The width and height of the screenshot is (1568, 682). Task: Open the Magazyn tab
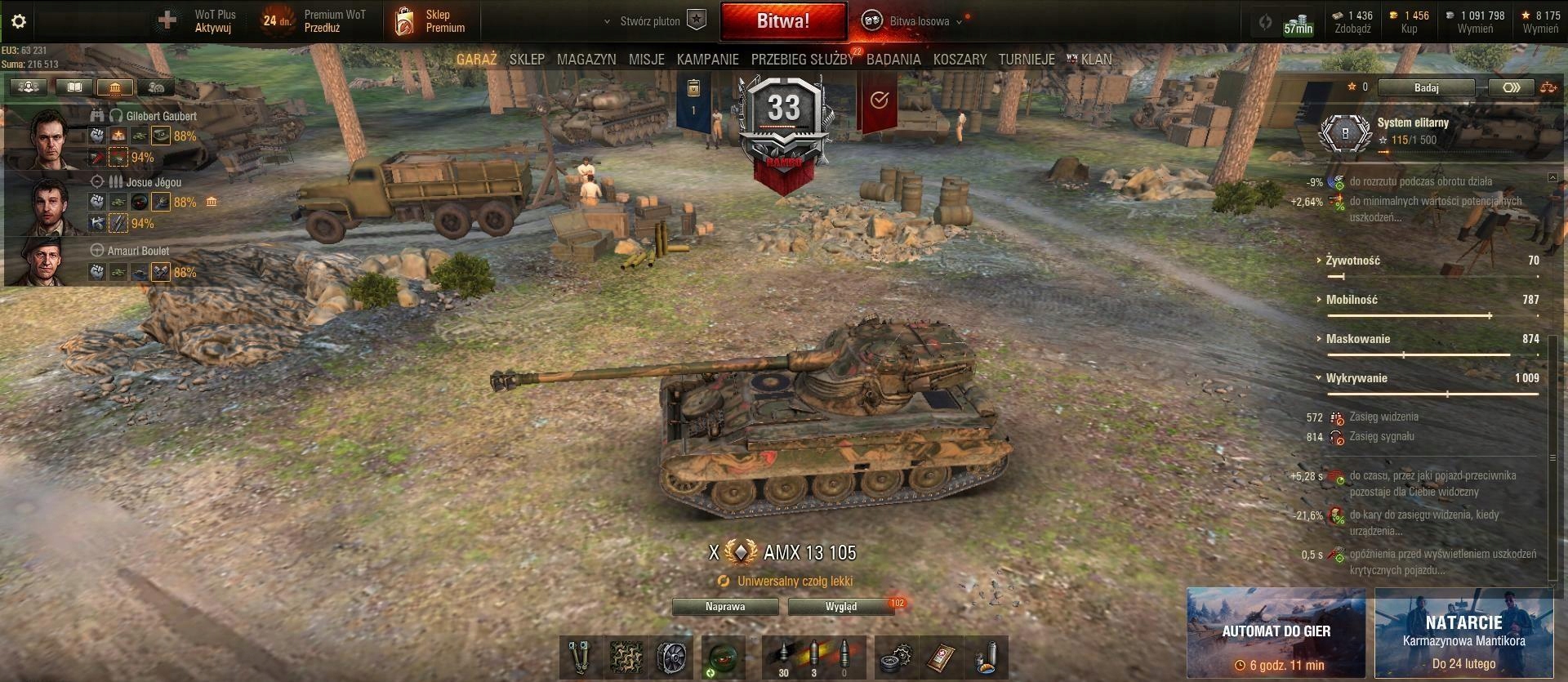pyautogui.click(x=586, y=60)
